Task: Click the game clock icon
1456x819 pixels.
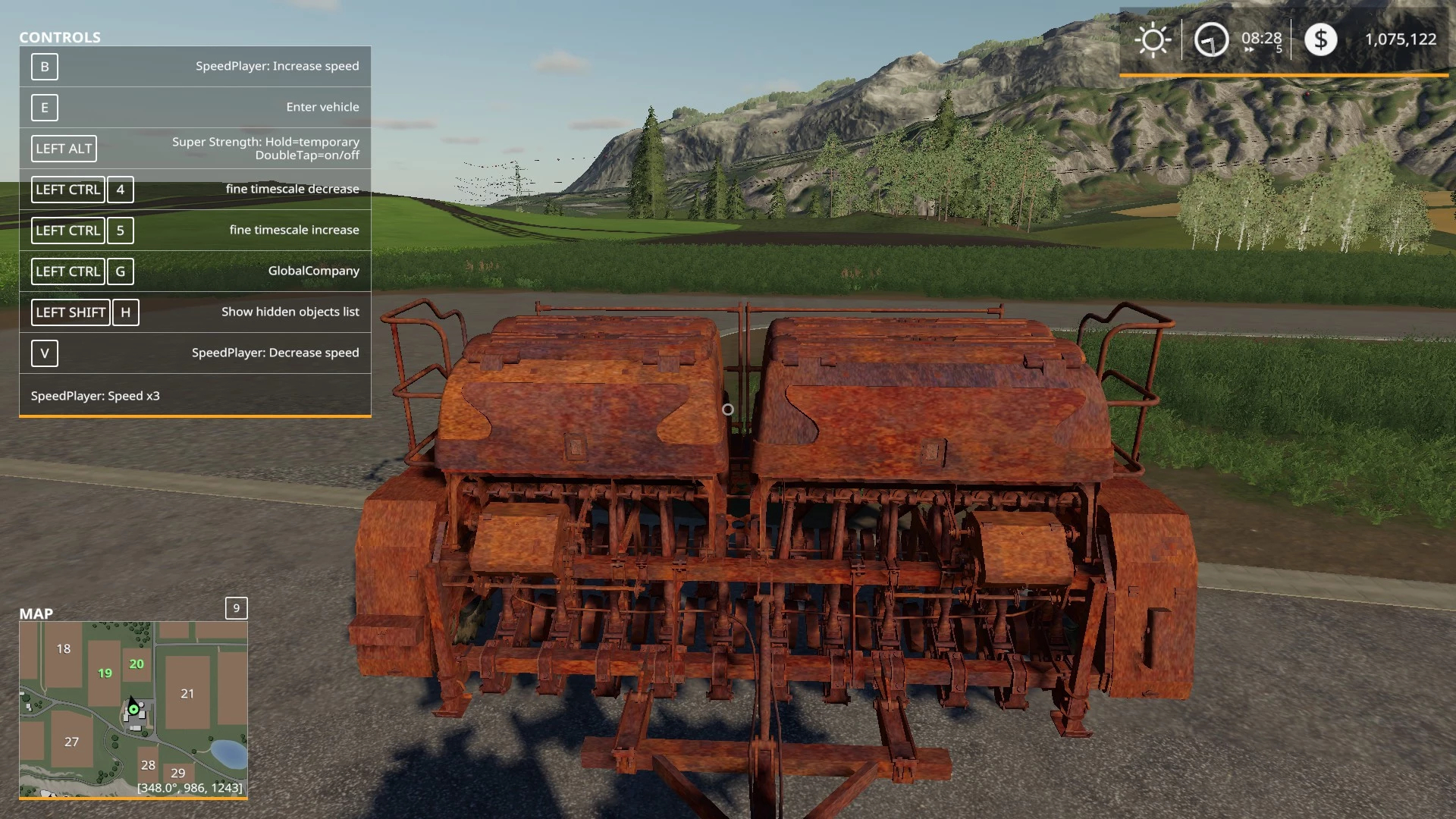Action: [1211, 39]
